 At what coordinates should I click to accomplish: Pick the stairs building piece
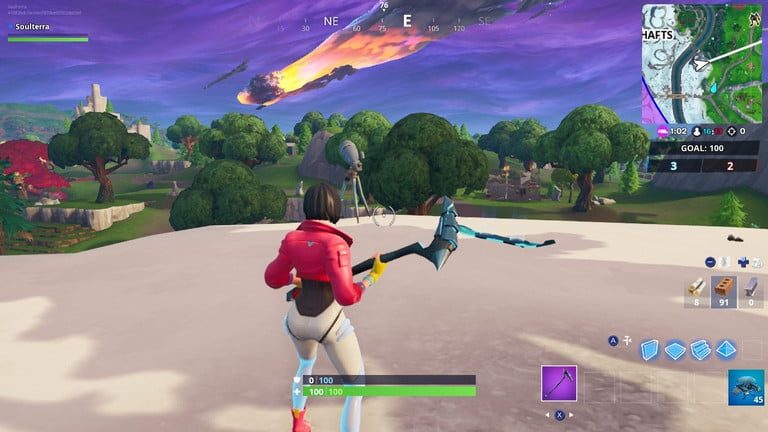(700, 349)
